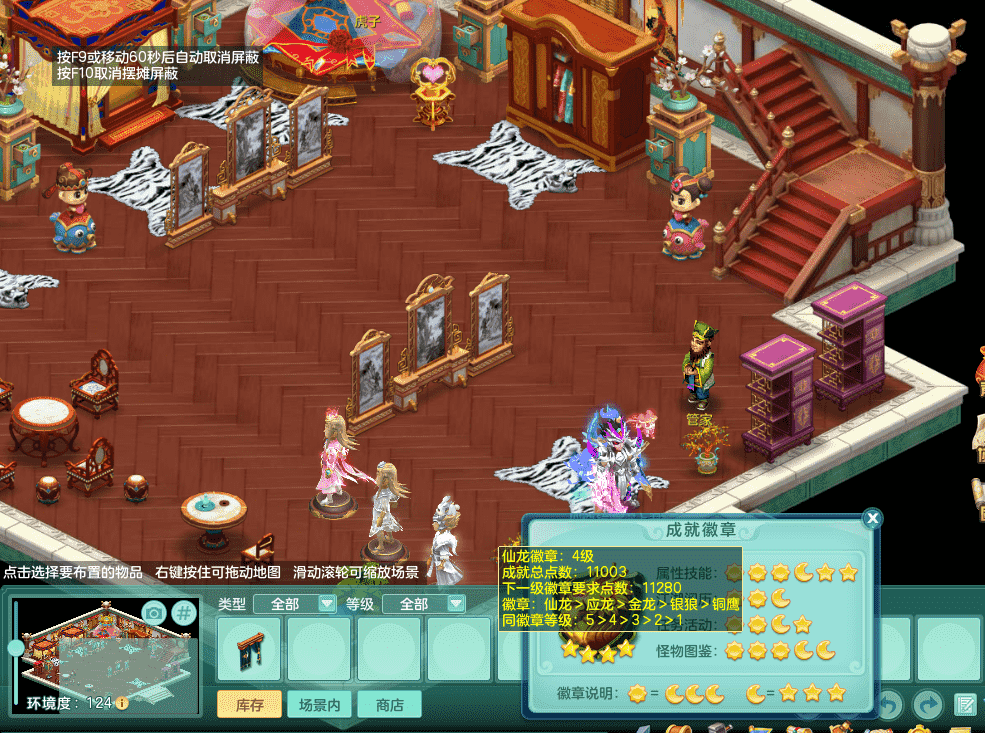
Task: Redo with the right-curved arrow button
Action: pos(928,704)
